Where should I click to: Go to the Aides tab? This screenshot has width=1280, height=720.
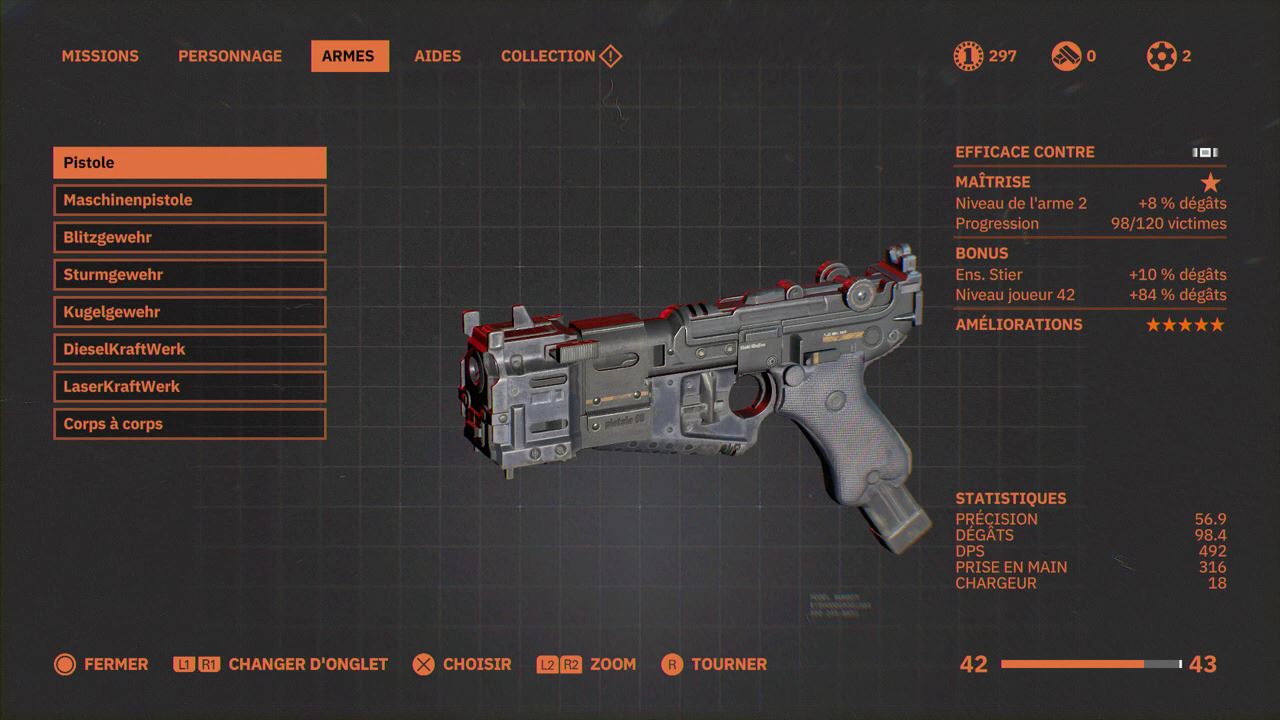438,56
